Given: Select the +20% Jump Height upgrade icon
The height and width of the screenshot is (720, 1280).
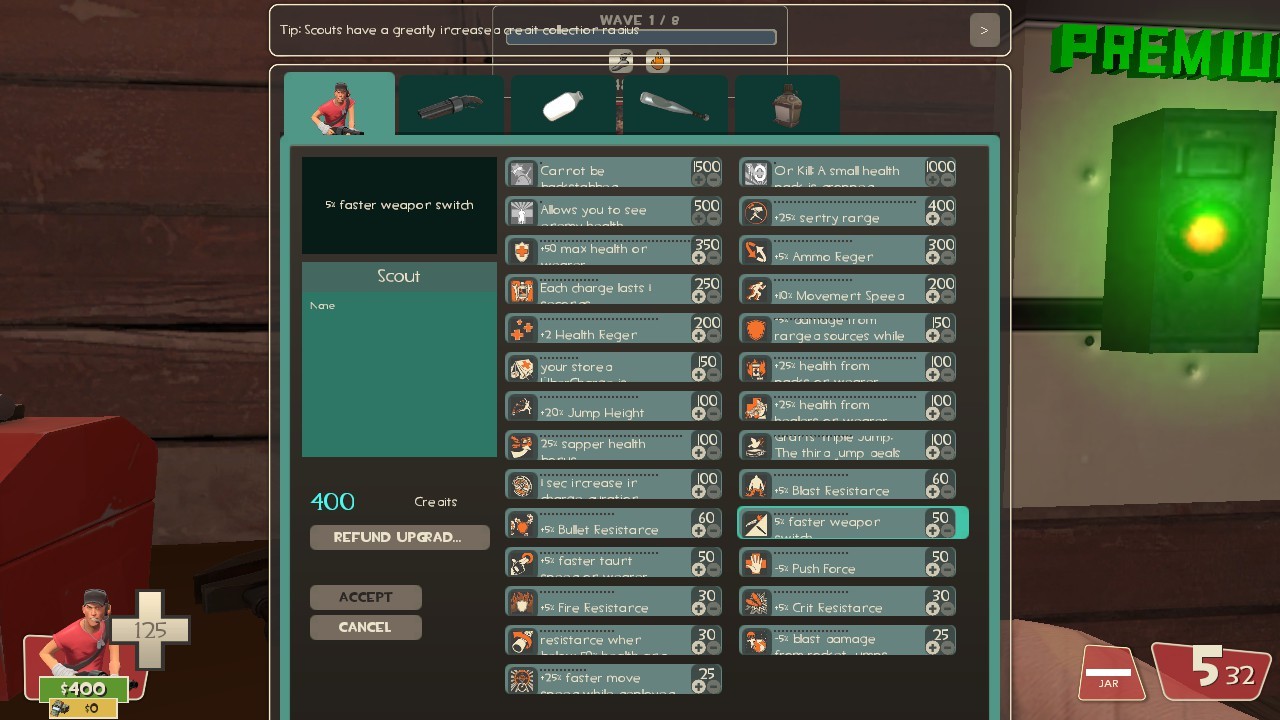Looking at the screenshot, I should click(x=520, y=406).
